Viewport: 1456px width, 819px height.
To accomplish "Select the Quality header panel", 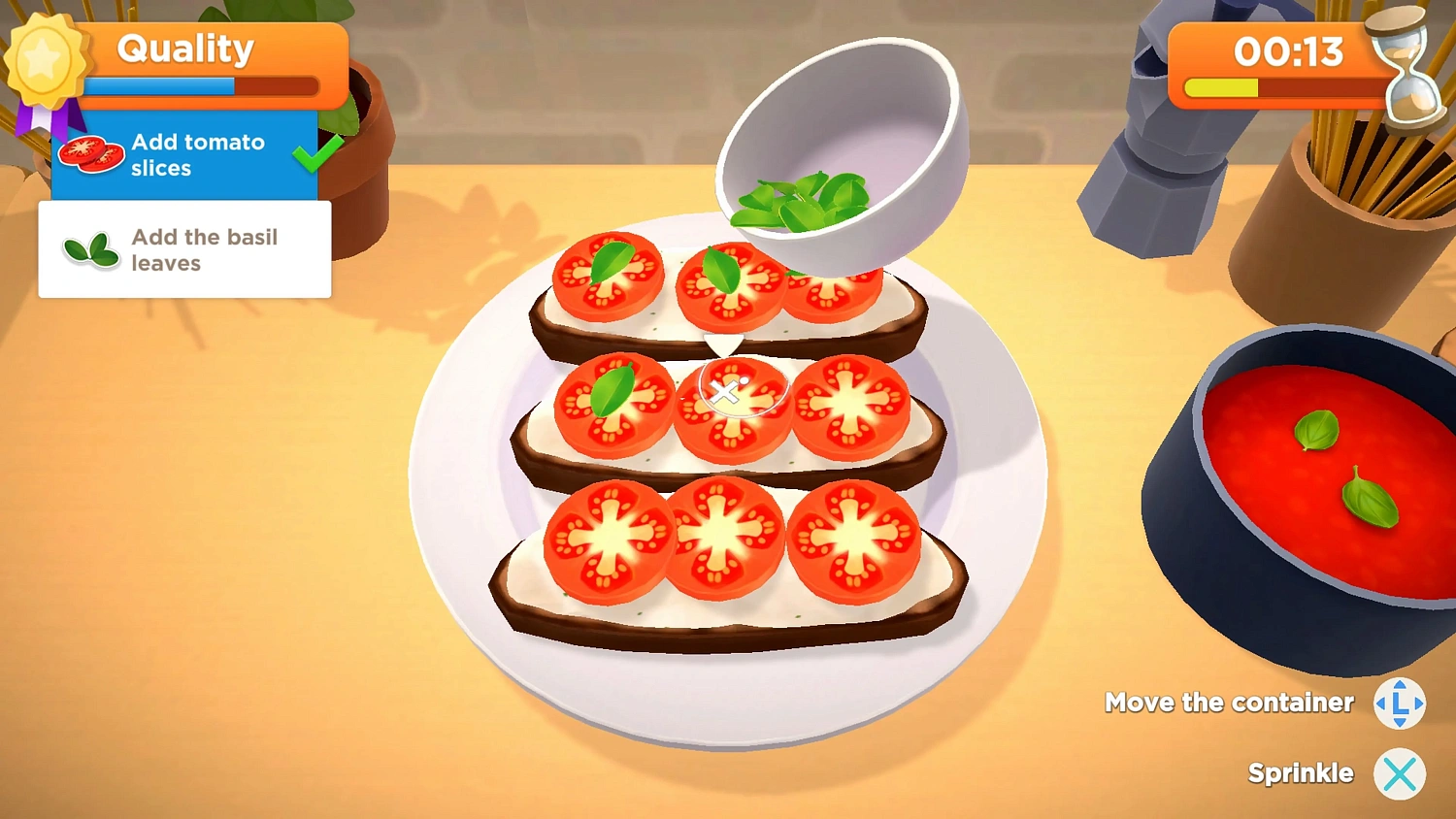I will tap(184, 49).
